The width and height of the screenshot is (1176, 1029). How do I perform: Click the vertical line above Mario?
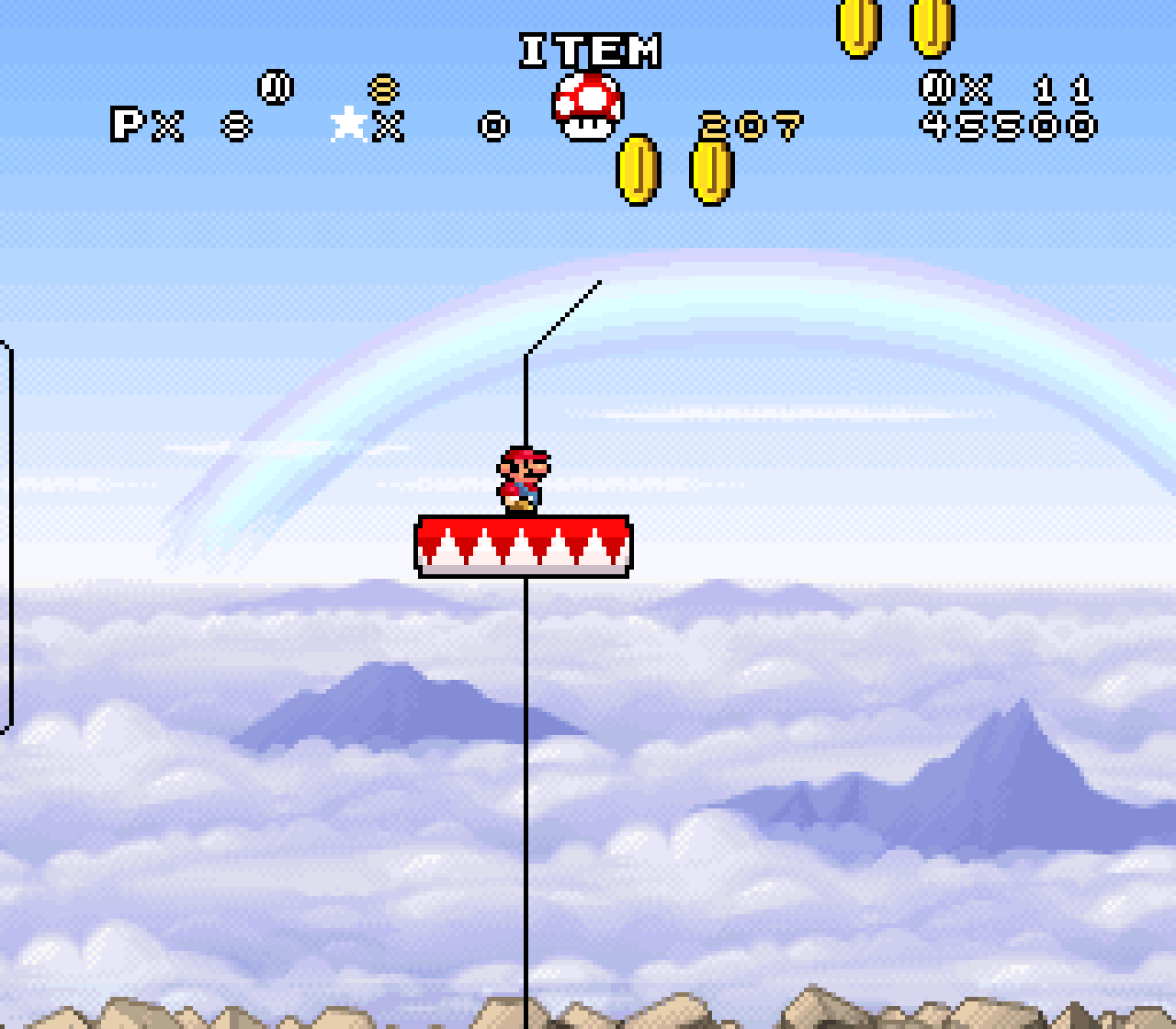(x=525, y=404)
